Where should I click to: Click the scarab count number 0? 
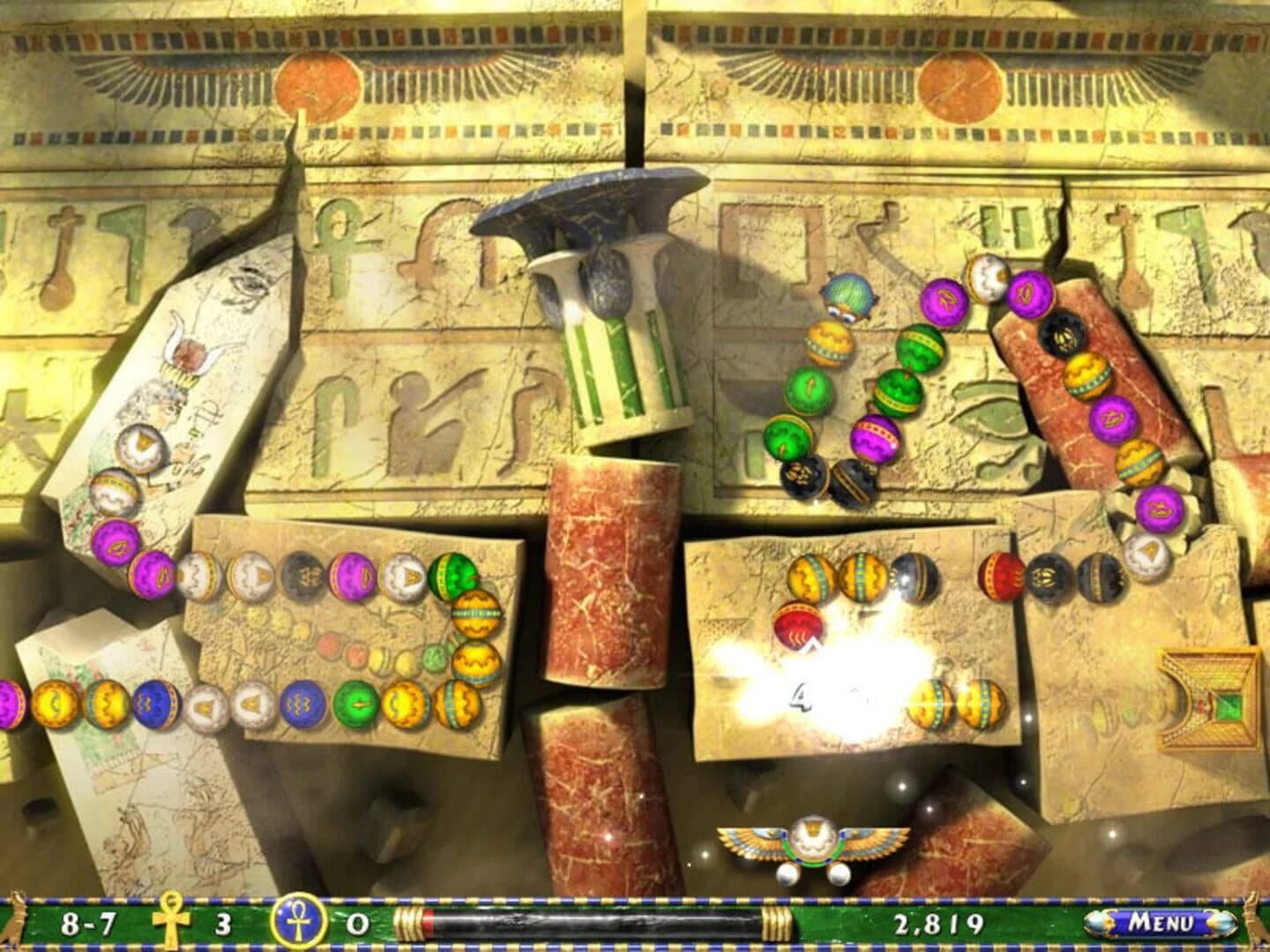point(359,925)
